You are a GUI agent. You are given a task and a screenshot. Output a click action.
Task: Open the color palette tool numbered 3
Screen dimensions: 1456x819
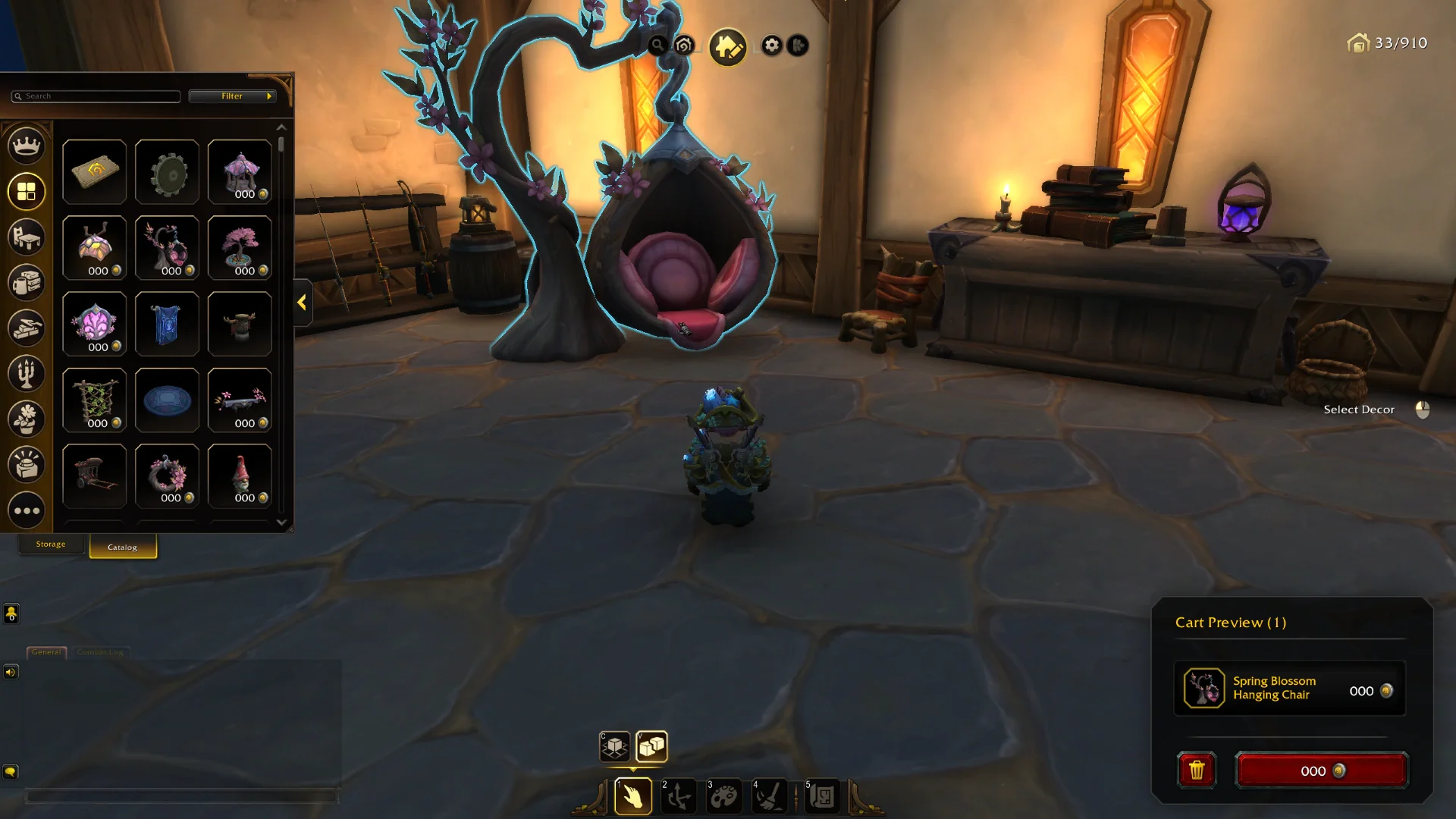pos(724,795)
